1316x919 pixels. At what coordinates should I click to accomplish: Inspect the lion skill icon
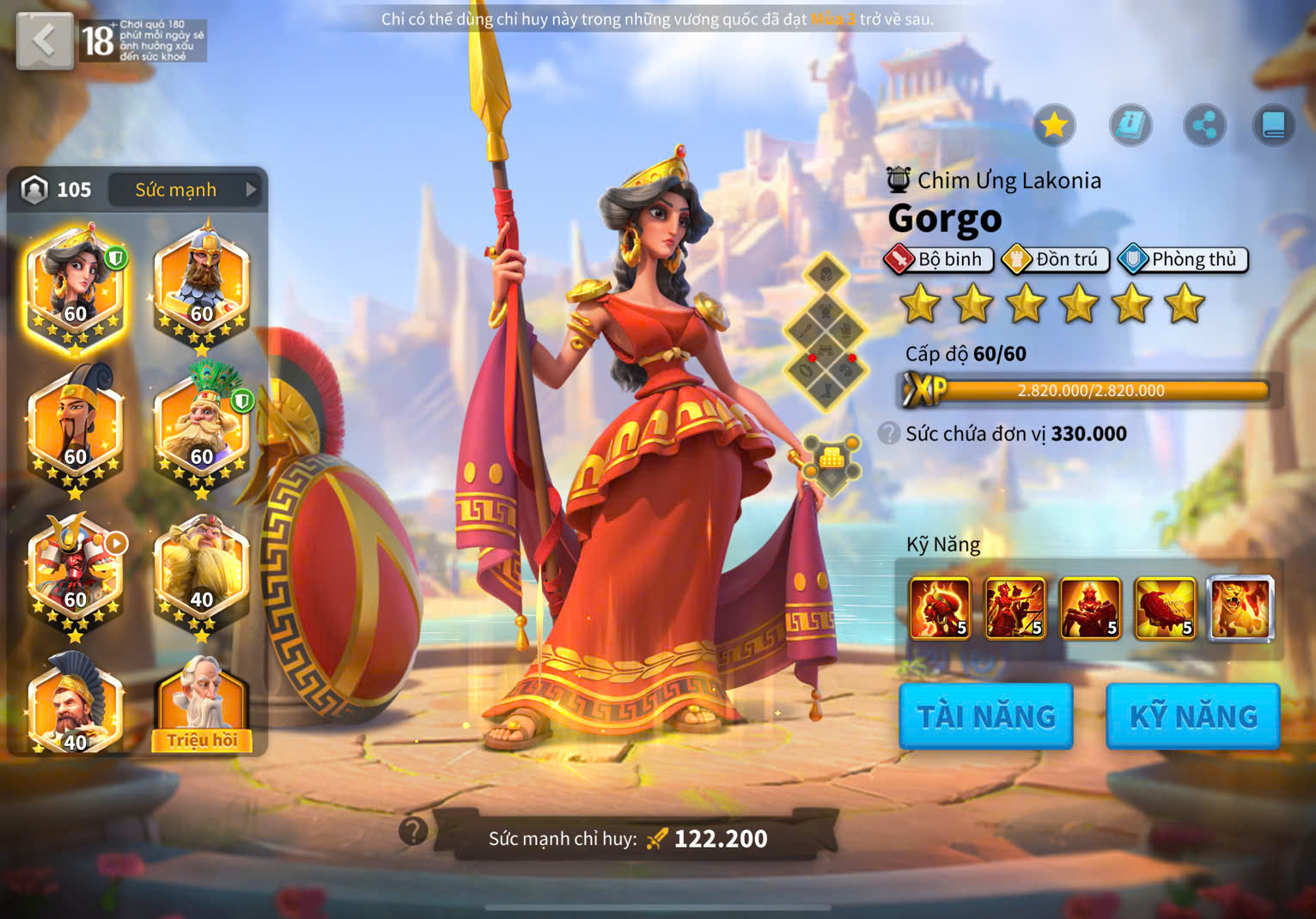click(1241, 609)
